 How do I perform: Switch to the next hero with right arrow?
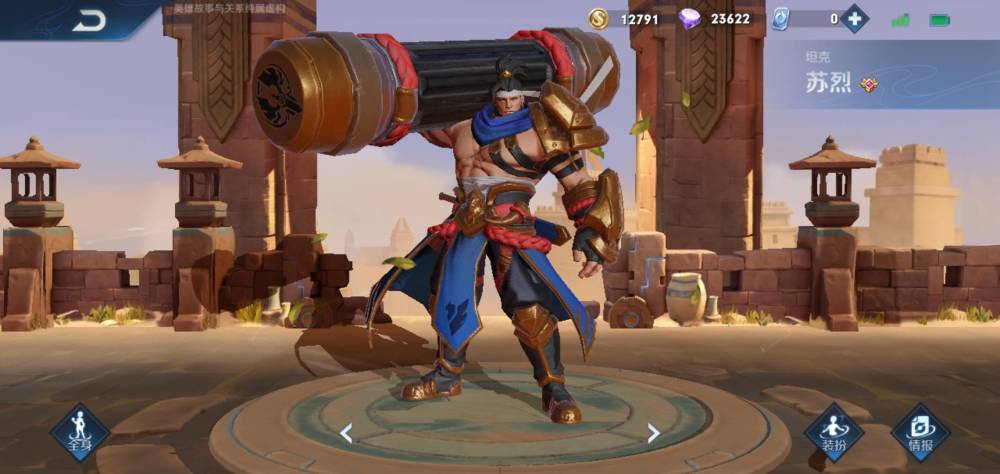[653, 433]
